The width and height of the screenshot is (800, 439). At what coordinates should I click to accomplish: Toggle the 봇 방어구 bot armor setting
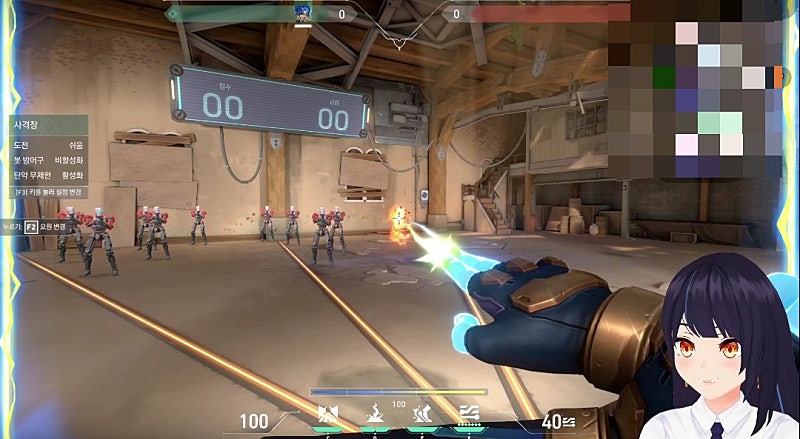pos(47,160)
